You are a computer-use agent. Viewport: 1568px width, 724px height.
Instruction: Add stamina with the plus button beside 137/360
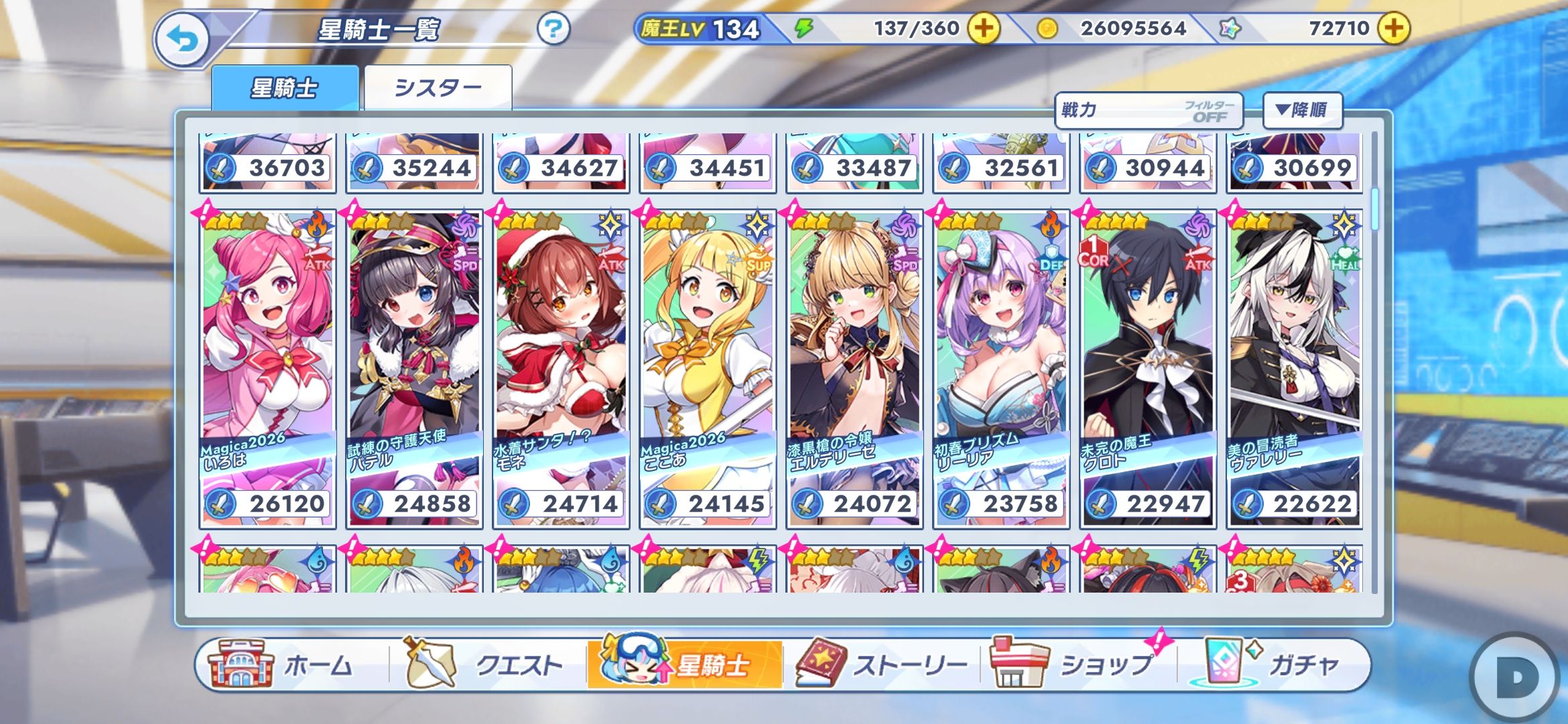(983, 29)
